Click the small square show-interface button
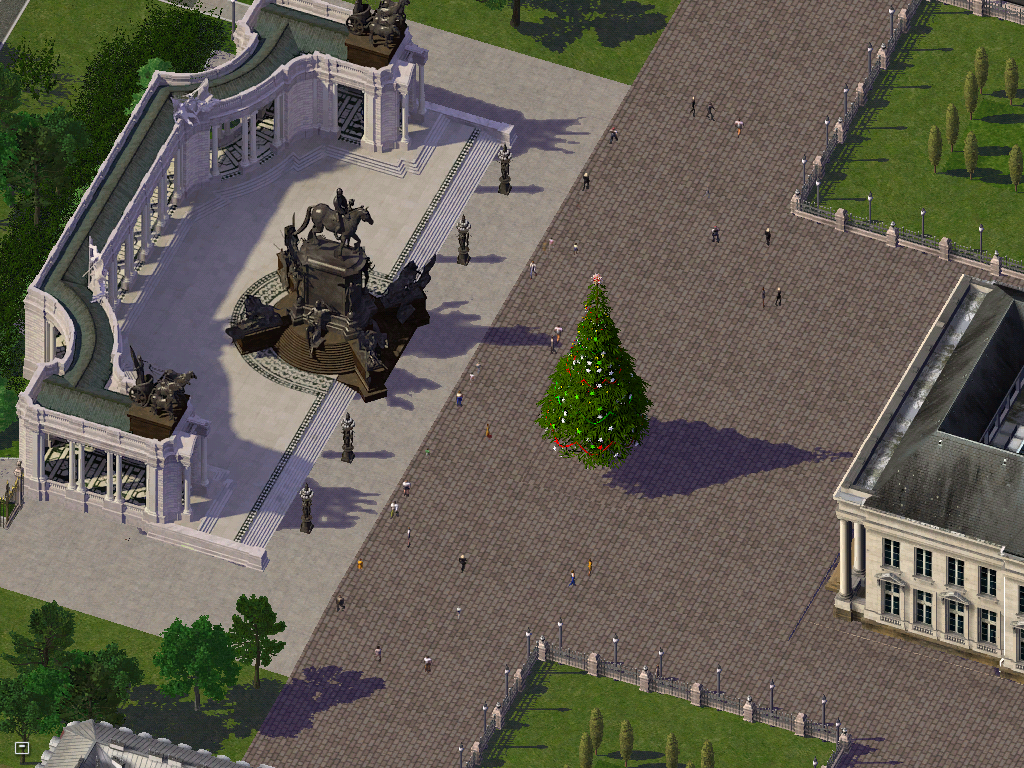This screenshot has width=1024, height=768. (22, 747)
